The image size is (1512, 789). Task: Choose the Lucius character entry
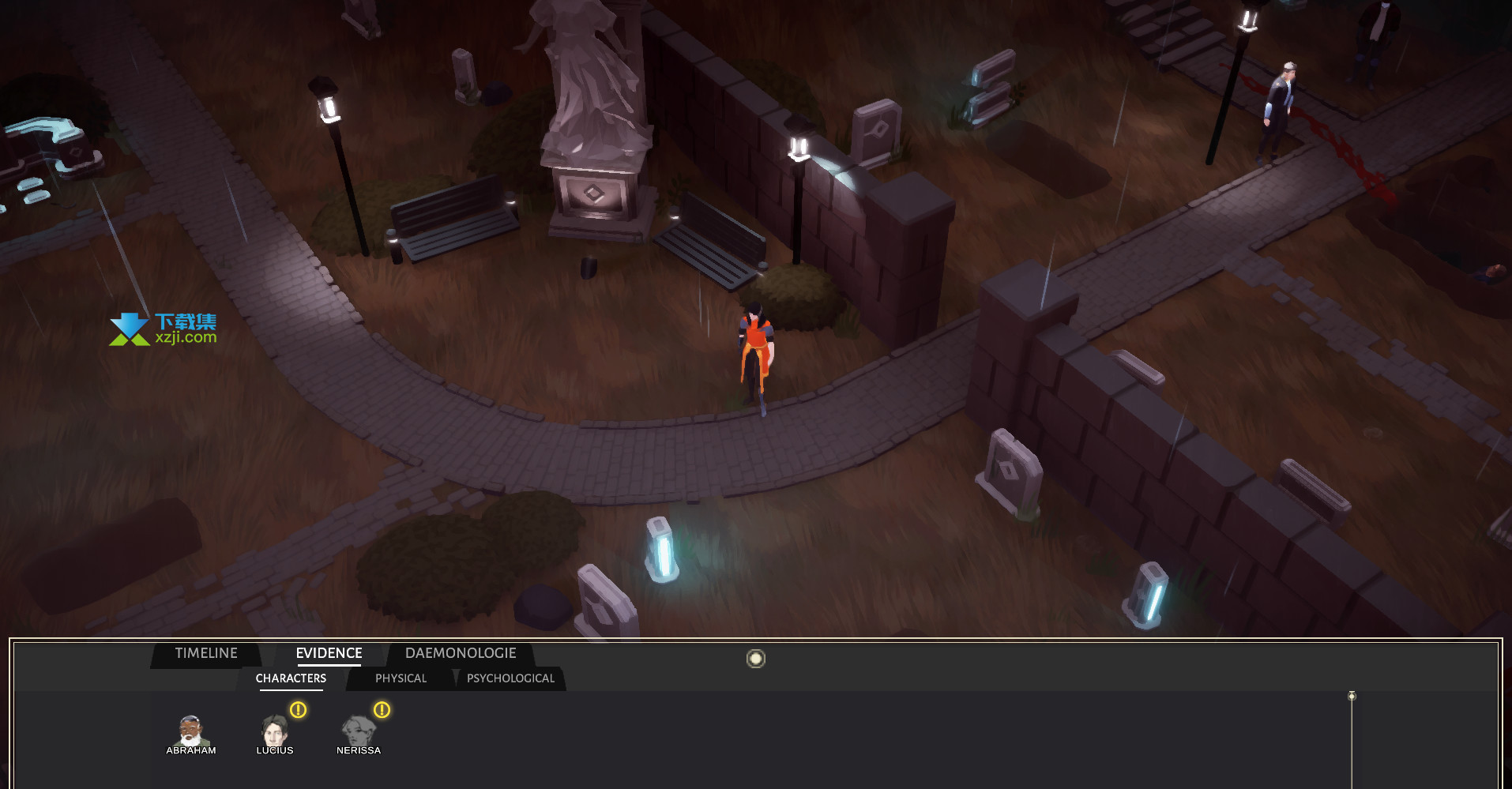[x=275, y=733]
